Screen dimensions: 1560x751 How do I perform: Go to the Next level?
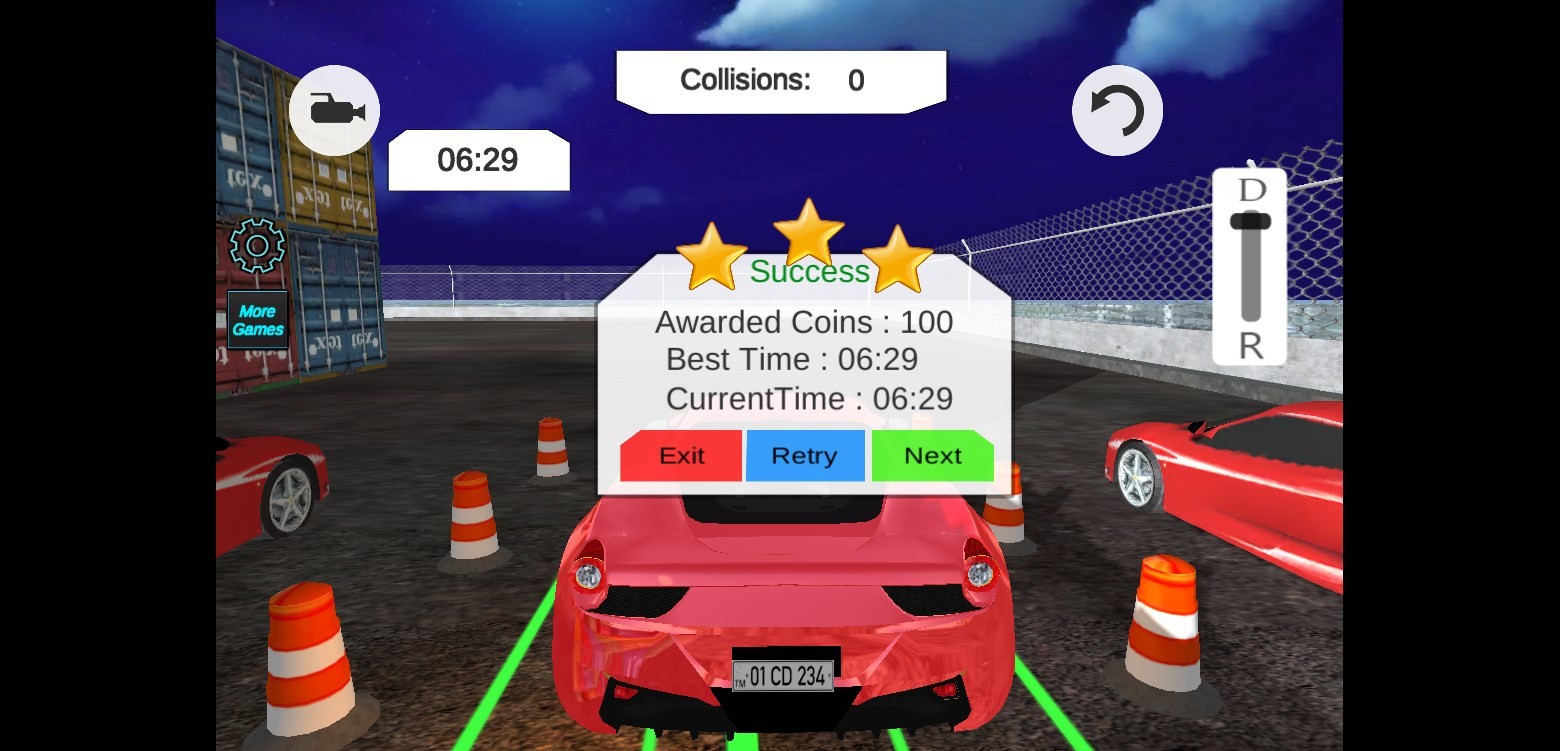[932, 456]
